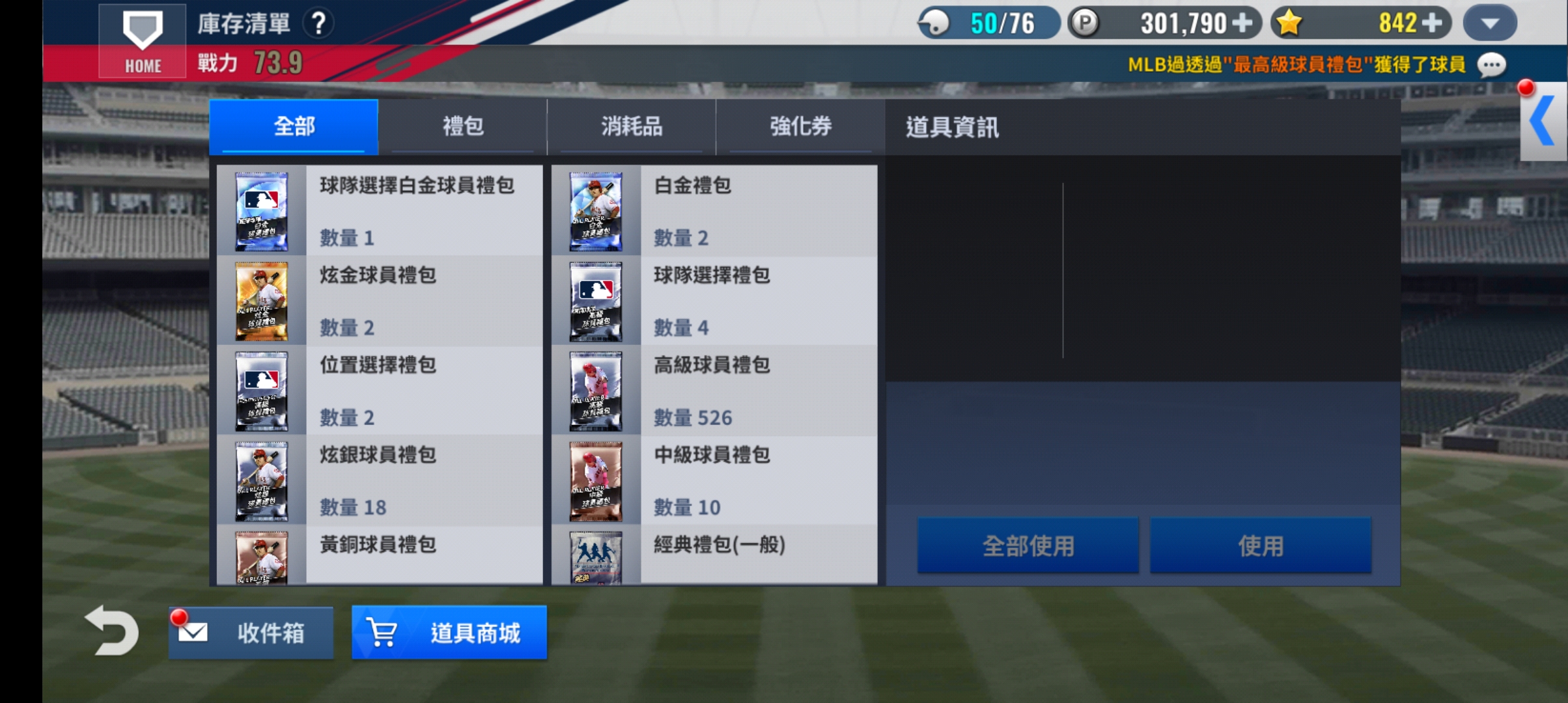Click the 使用 button
The height and width of the screenshot is (703, 1568).
[1260, 545]
